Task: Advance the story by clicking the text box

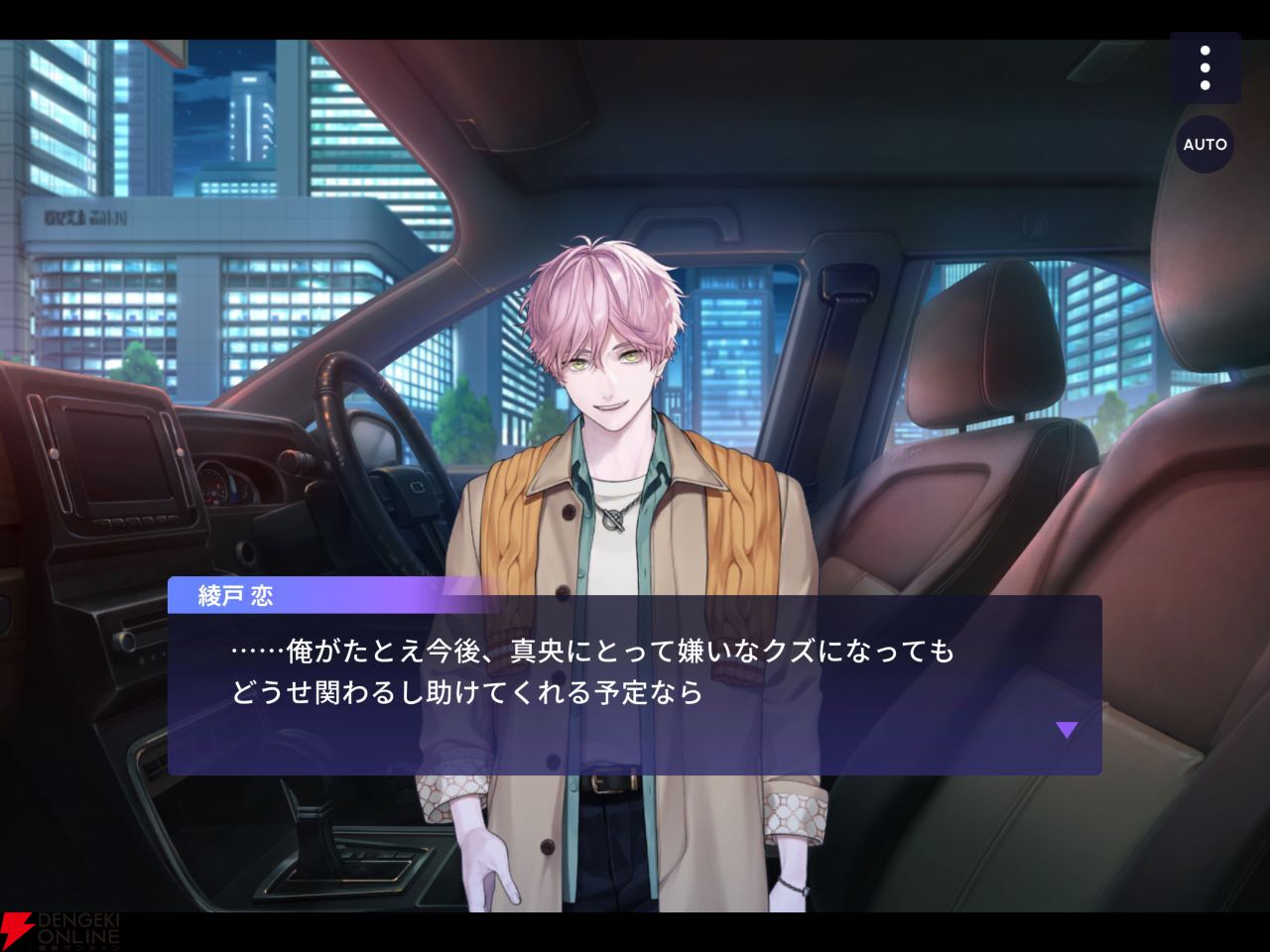Action: click(635, 684)
